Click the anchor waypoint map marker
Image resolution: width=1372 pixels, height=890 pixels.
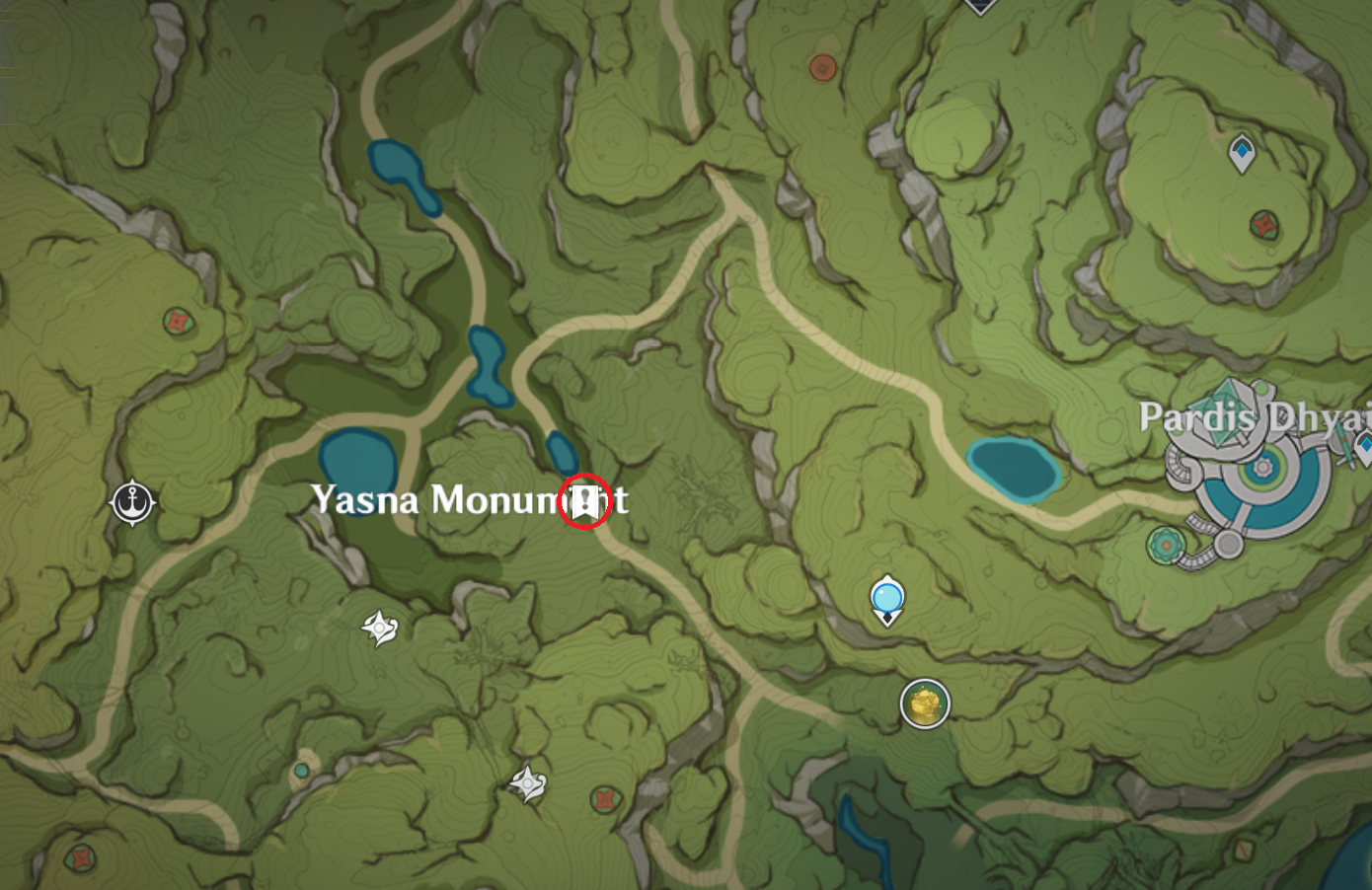pos(132,502)
